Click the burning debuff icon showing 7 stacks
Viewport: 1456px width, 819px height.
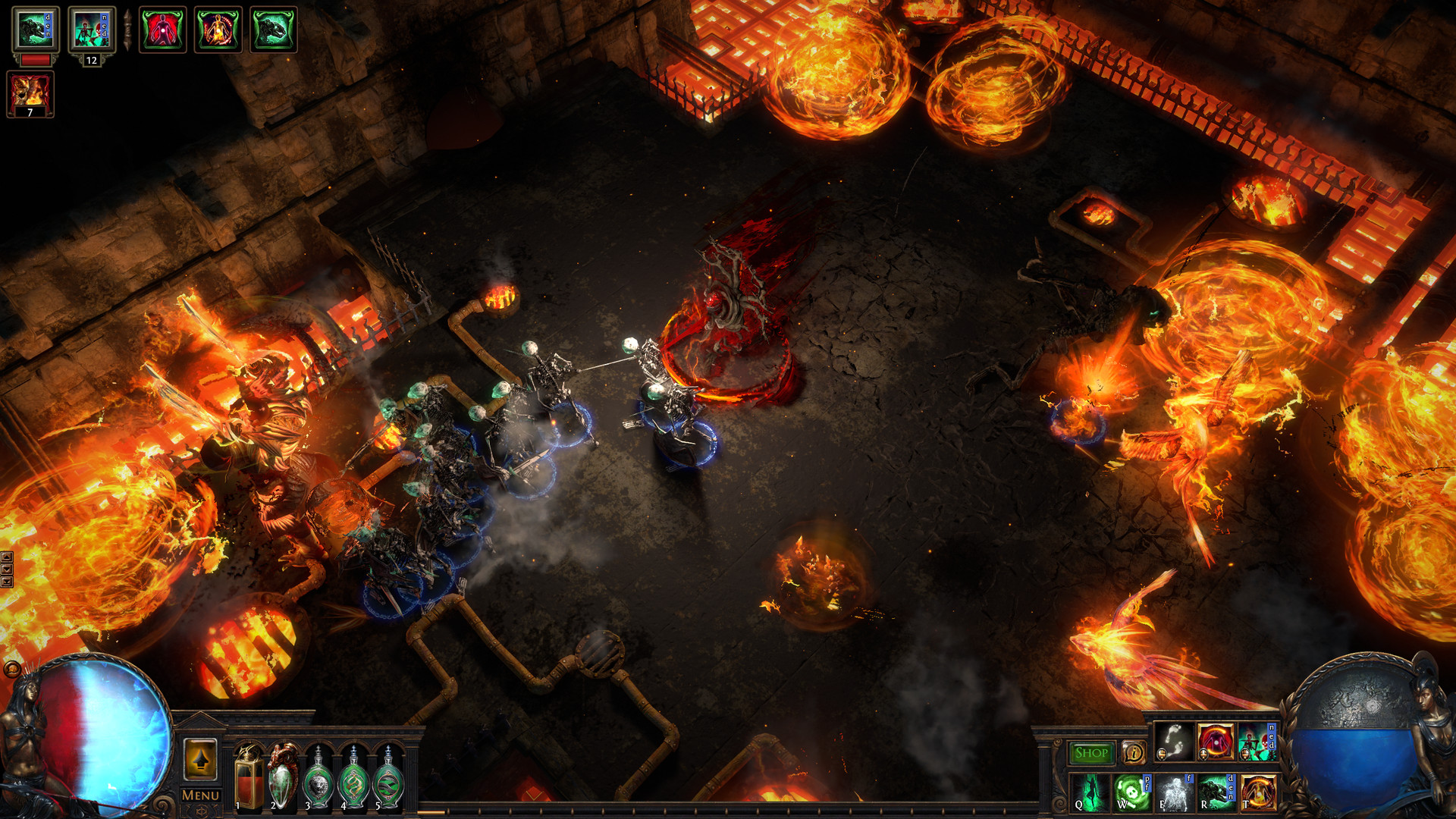[x=30, y=95]
